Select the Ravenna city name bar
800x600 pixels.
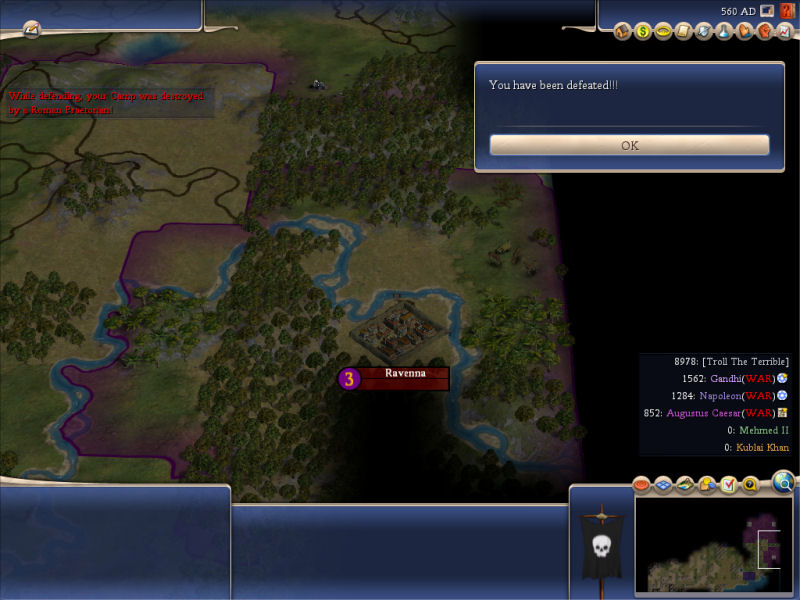coord(404,374)
